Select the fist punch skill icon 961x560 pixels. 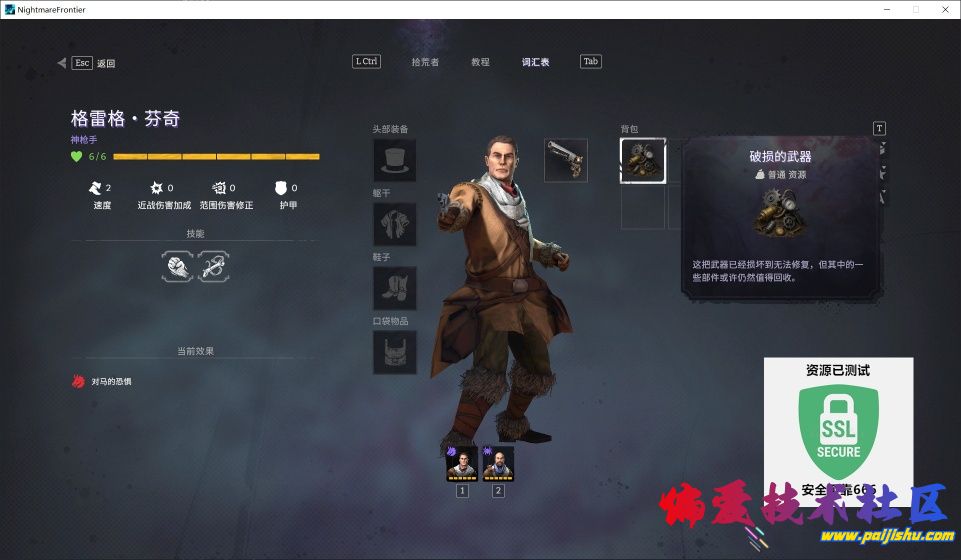pyautogui.click(x=177, y=266)
